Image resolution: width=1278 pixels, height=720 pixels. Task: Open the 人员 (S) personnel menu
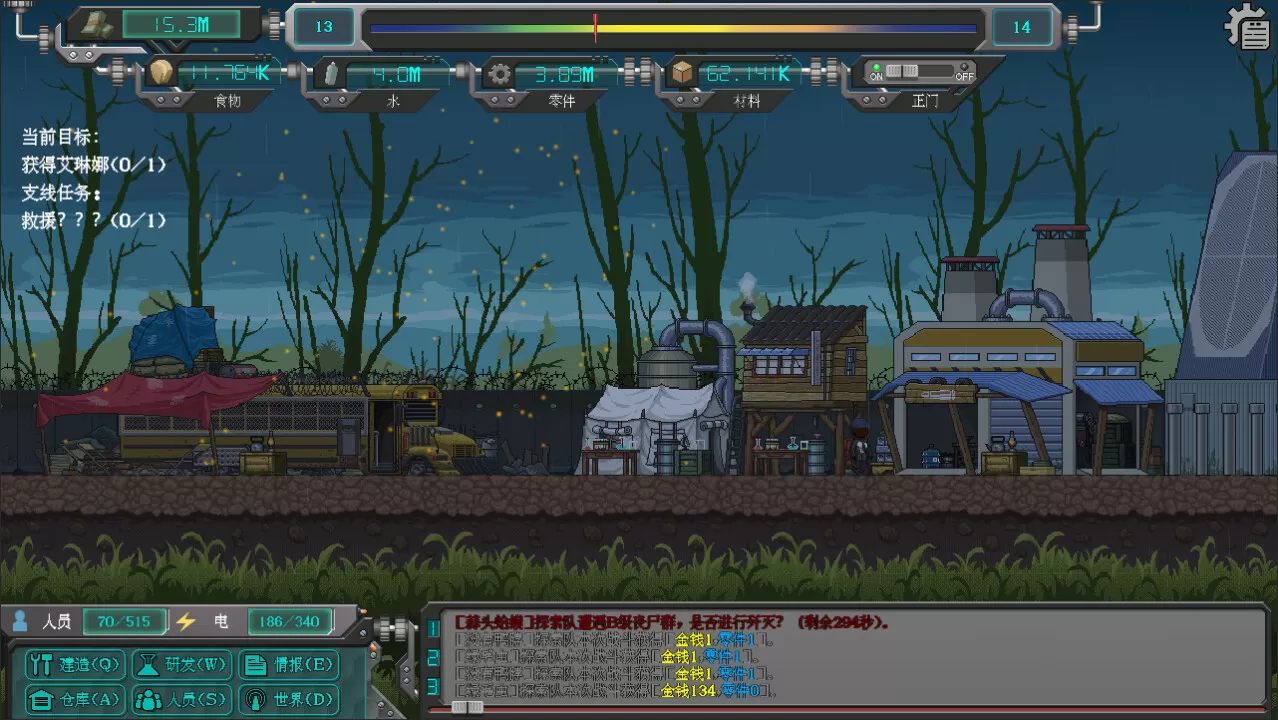[182, 699]
